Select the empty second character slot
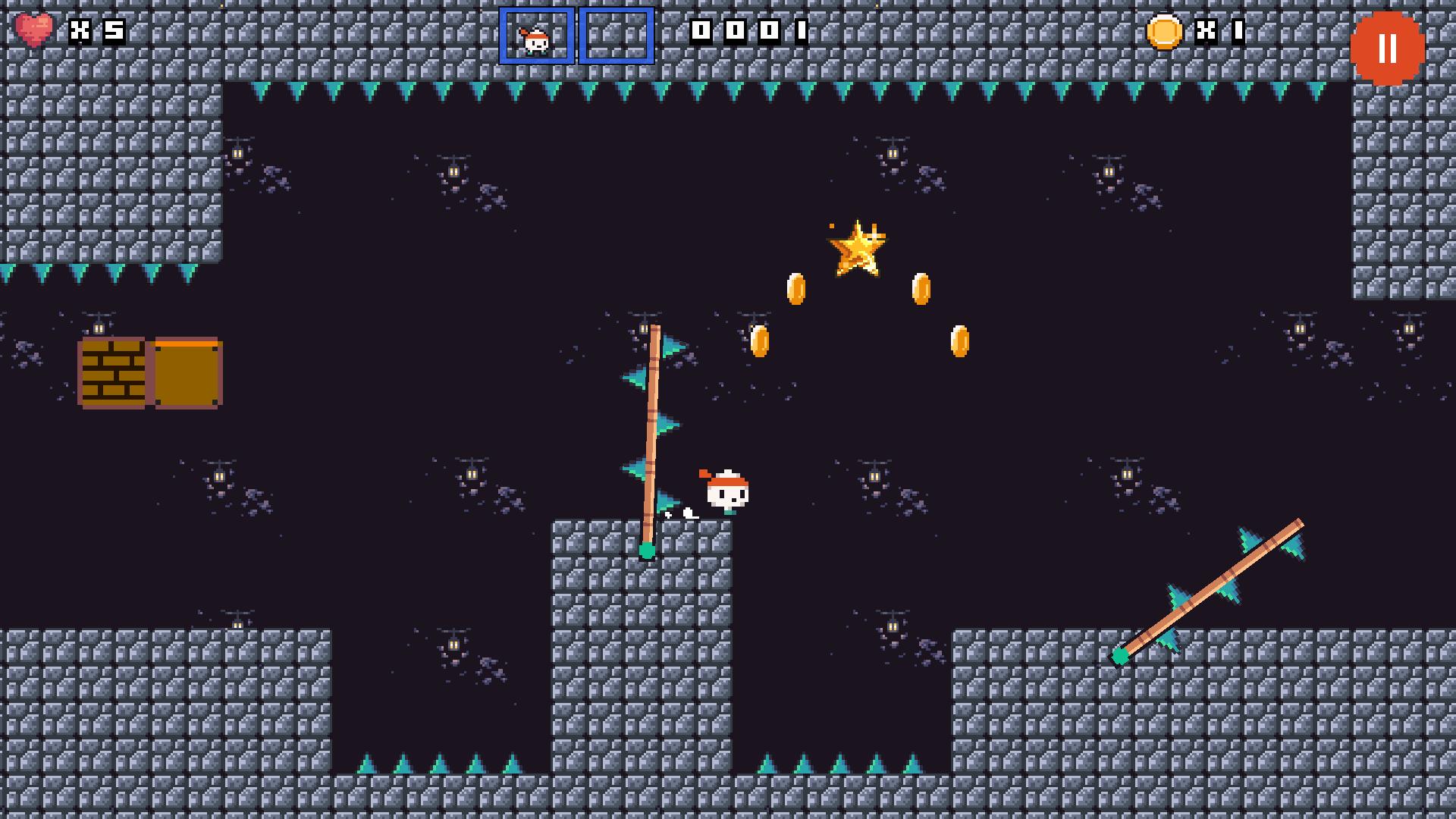 616,36
